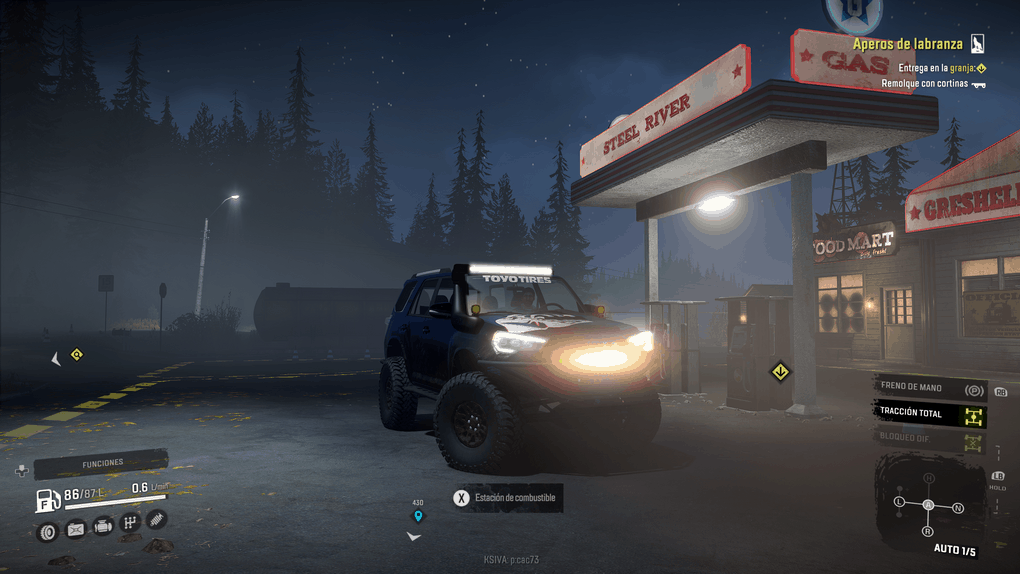Select the tire status icon
This screenshot has height=574, width=1020.
[47, 532]
